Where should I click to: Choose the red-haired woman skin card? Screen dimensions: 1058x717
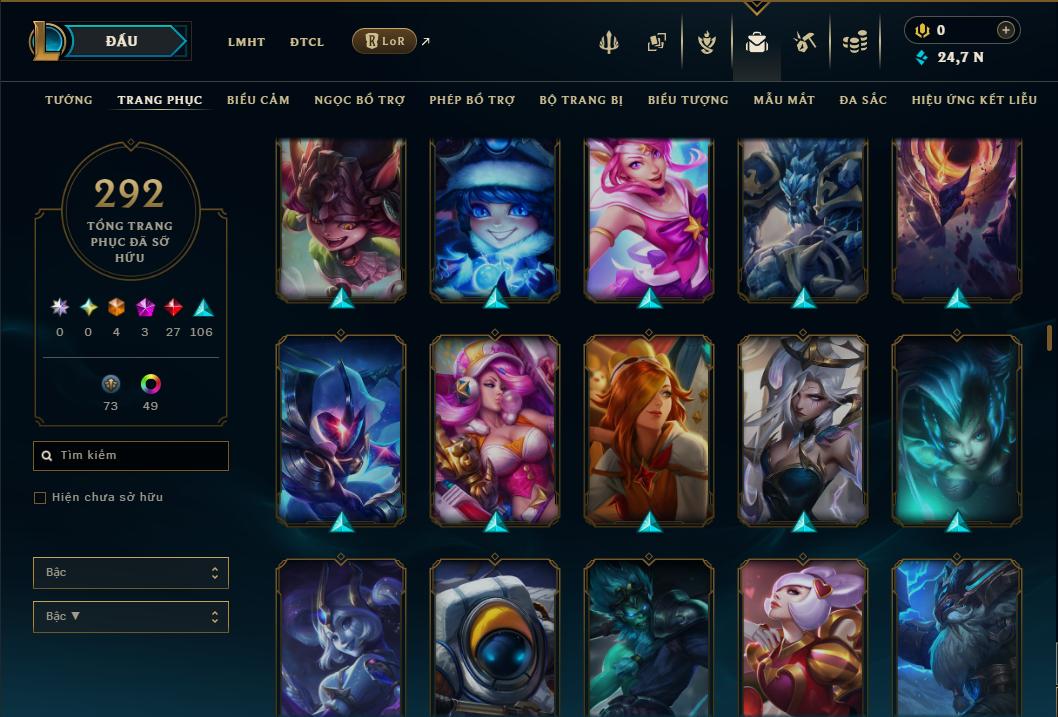pyautogui.click(x=649, y=430)
